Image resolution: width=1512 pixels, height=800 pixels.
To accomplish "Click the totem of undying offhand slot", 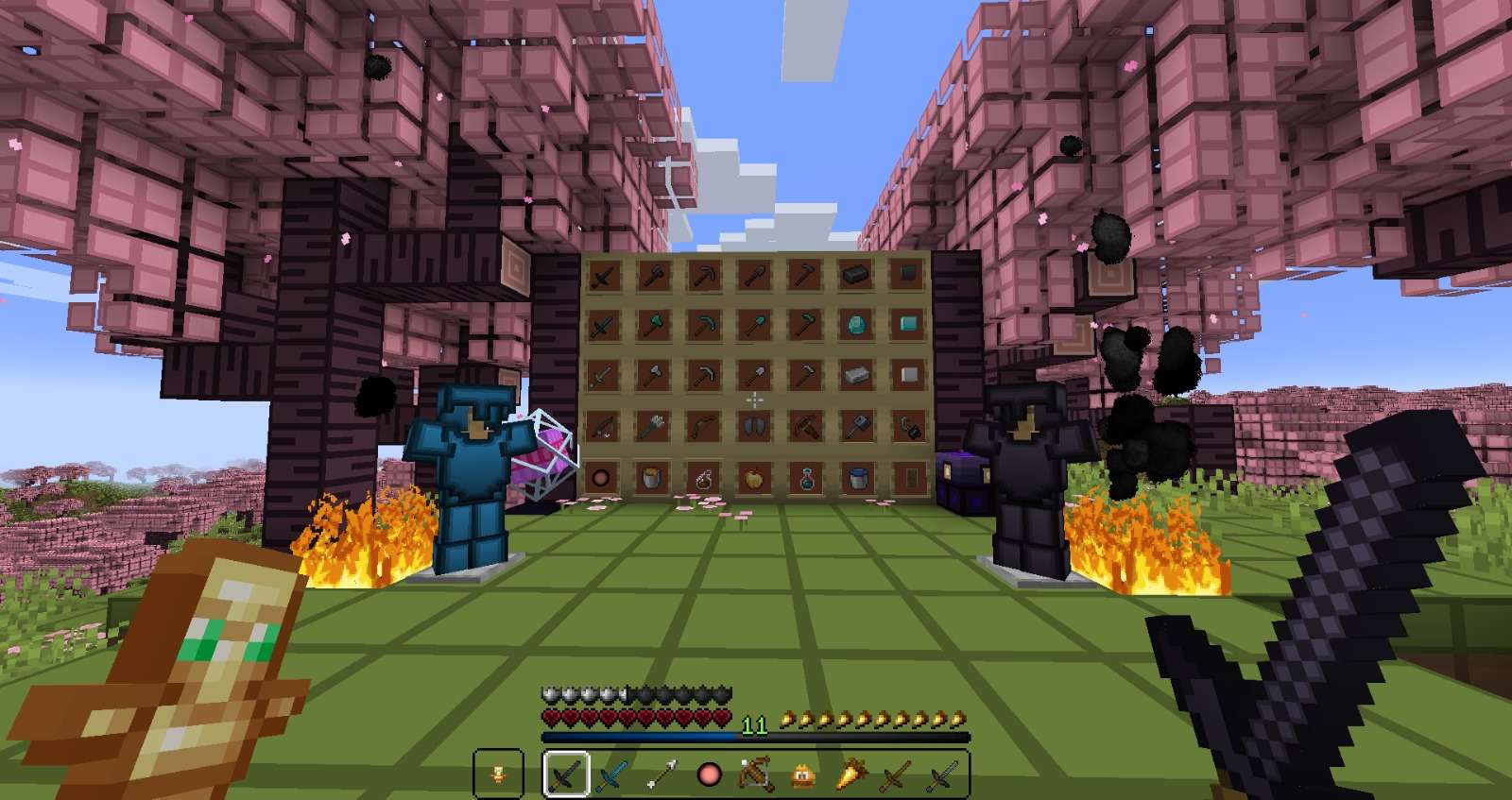I will (498, 774).
